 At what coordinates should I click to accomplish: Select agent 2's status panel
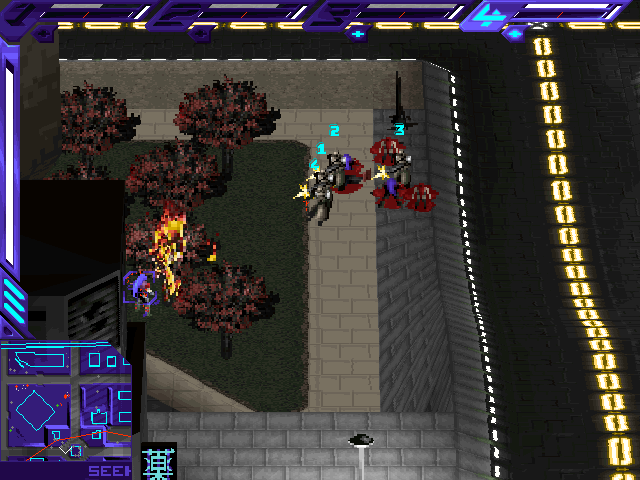click(x=235, y=12)
